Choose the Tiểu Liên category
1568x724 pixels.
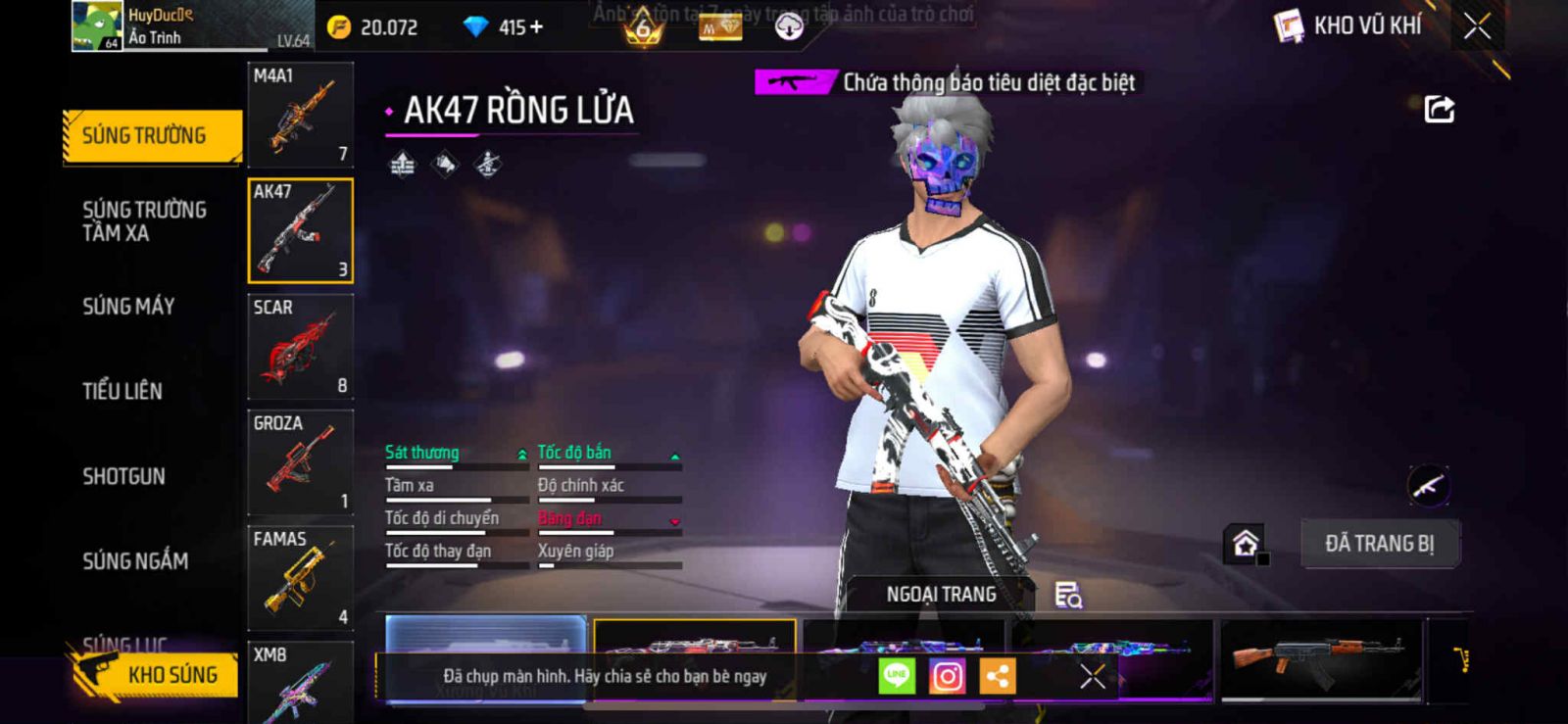click(122, 391)
